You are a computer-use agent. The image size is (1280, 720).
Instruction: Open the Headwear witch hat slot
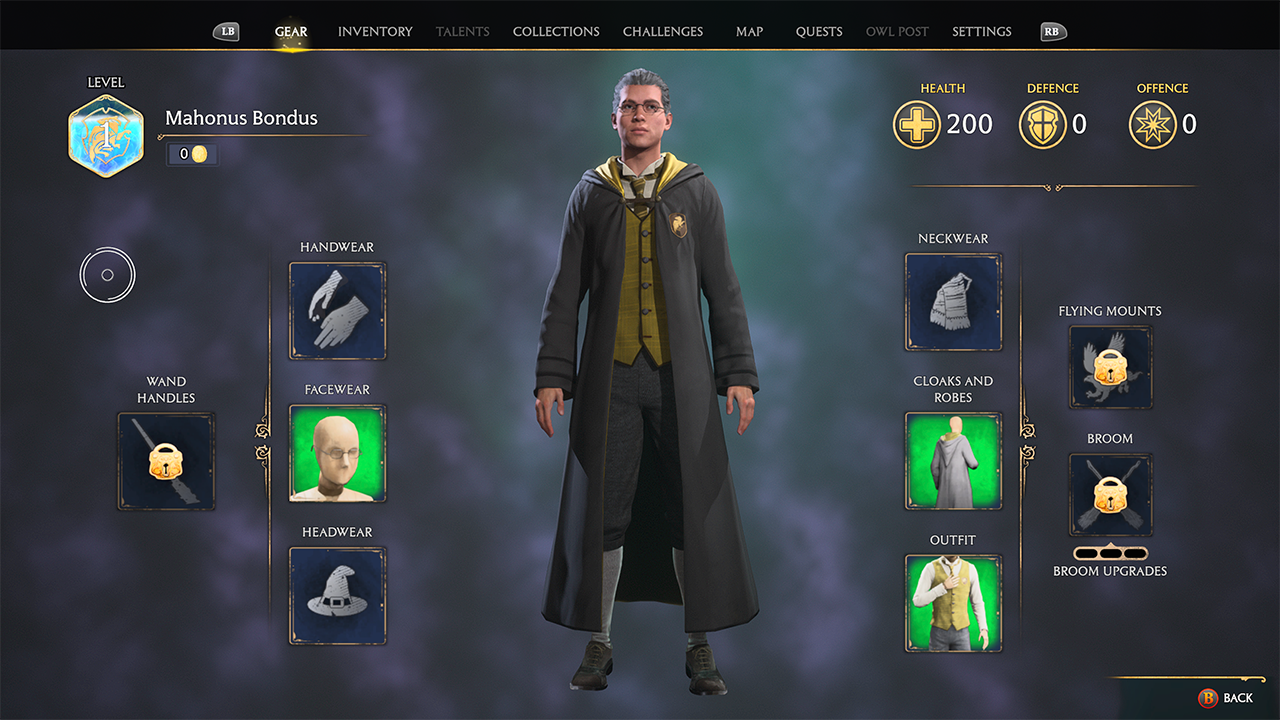pyautogui.click(x=338, y=596)
